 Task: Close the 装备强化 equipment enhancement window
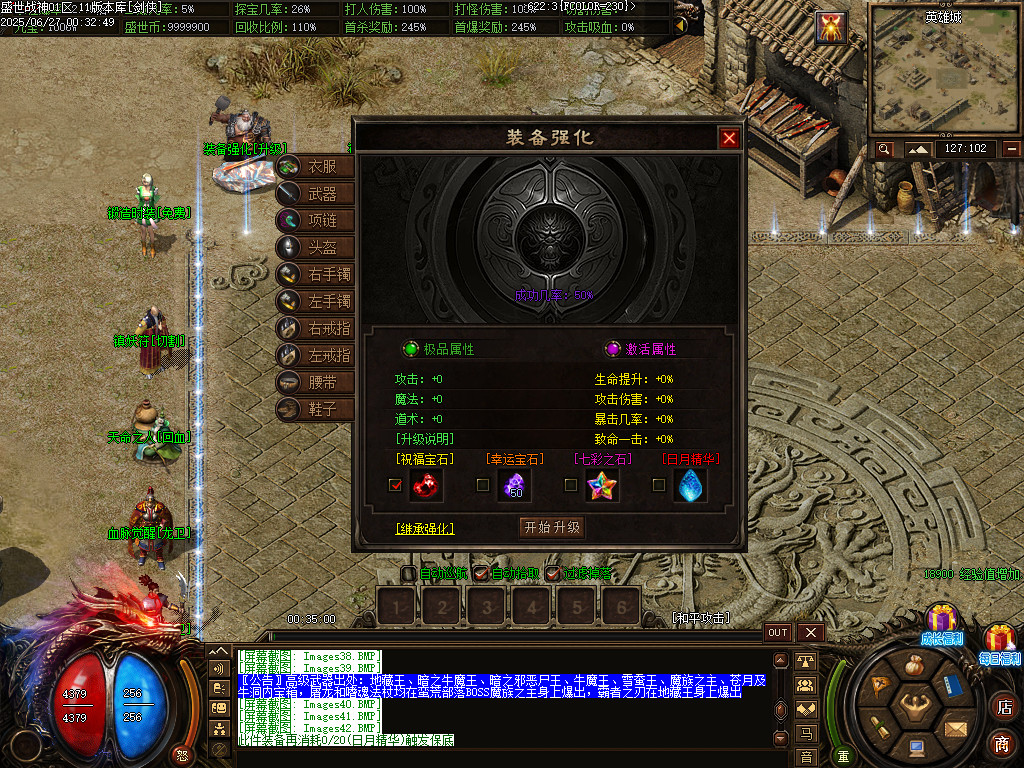point(729,138)
